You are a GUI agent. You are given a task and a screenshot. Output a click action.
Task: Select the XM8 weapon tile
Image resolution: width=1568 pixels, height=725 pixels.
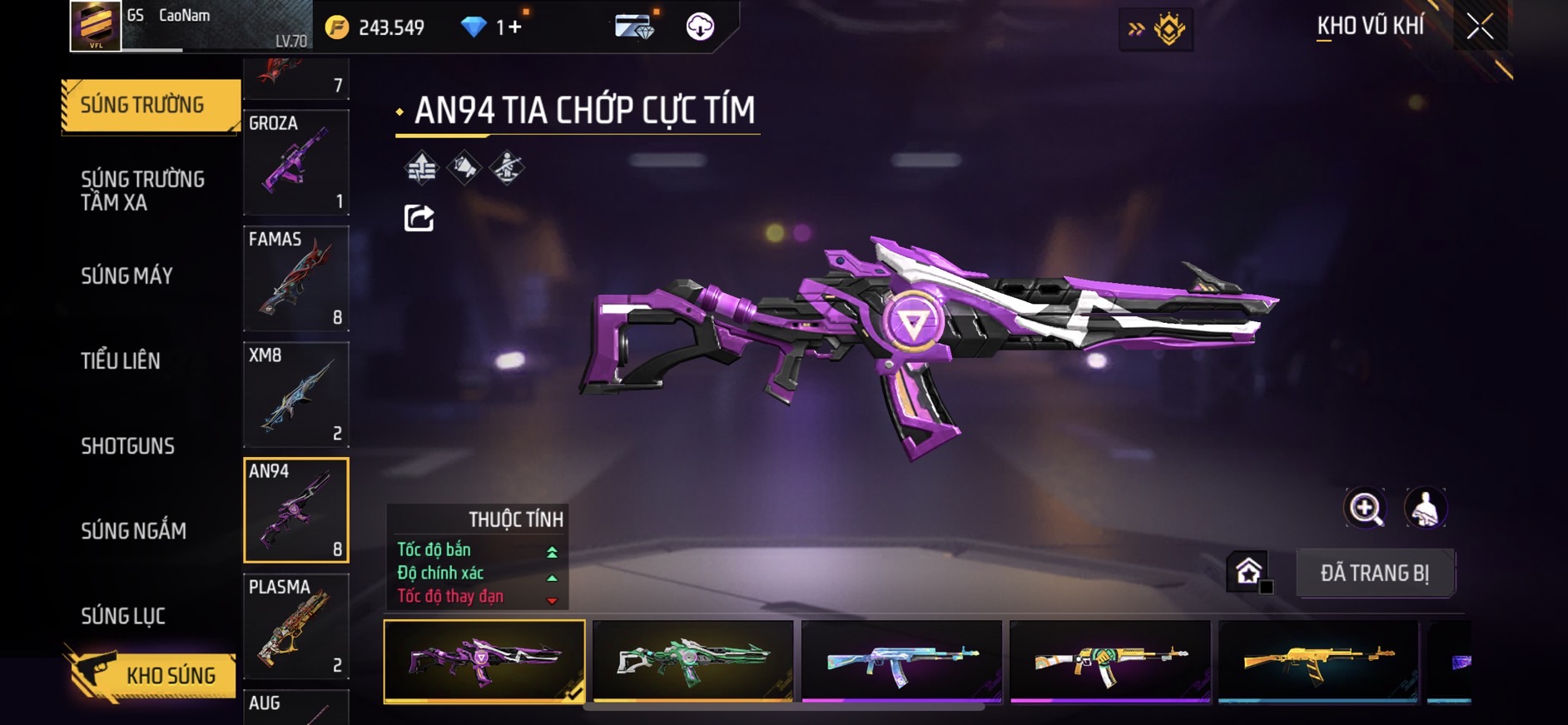click(x=295, y=395)
